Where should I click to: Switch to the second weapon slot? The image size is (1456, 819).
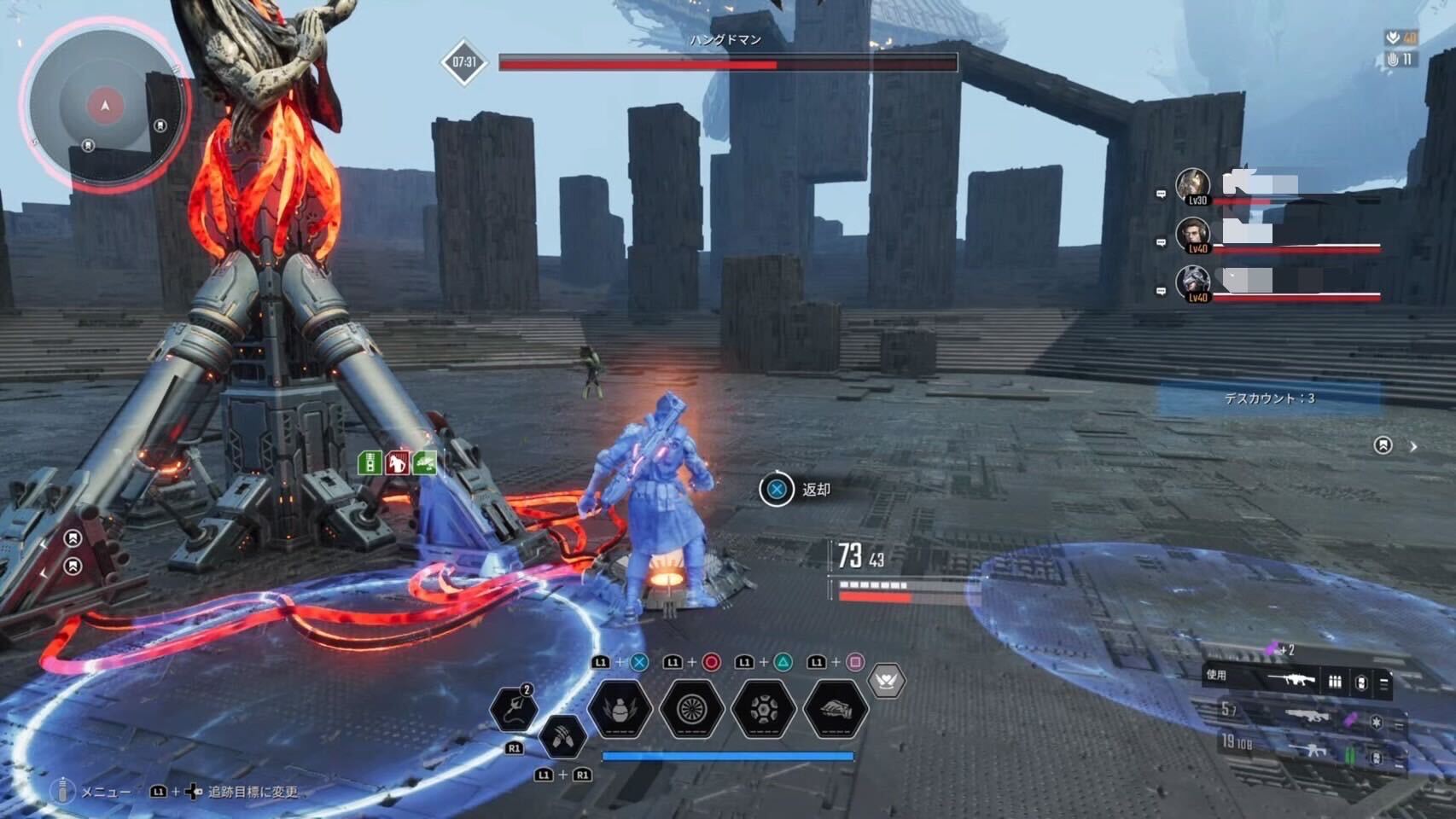click(1306, 717)
